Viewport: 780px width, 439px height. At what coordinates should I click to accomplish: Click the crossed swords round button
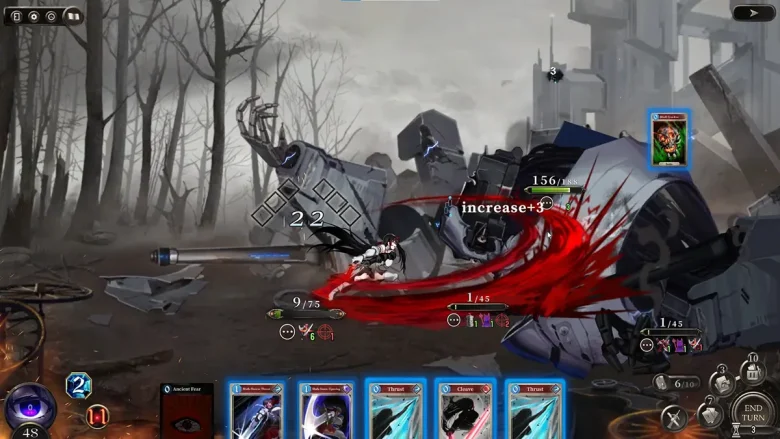674,419
